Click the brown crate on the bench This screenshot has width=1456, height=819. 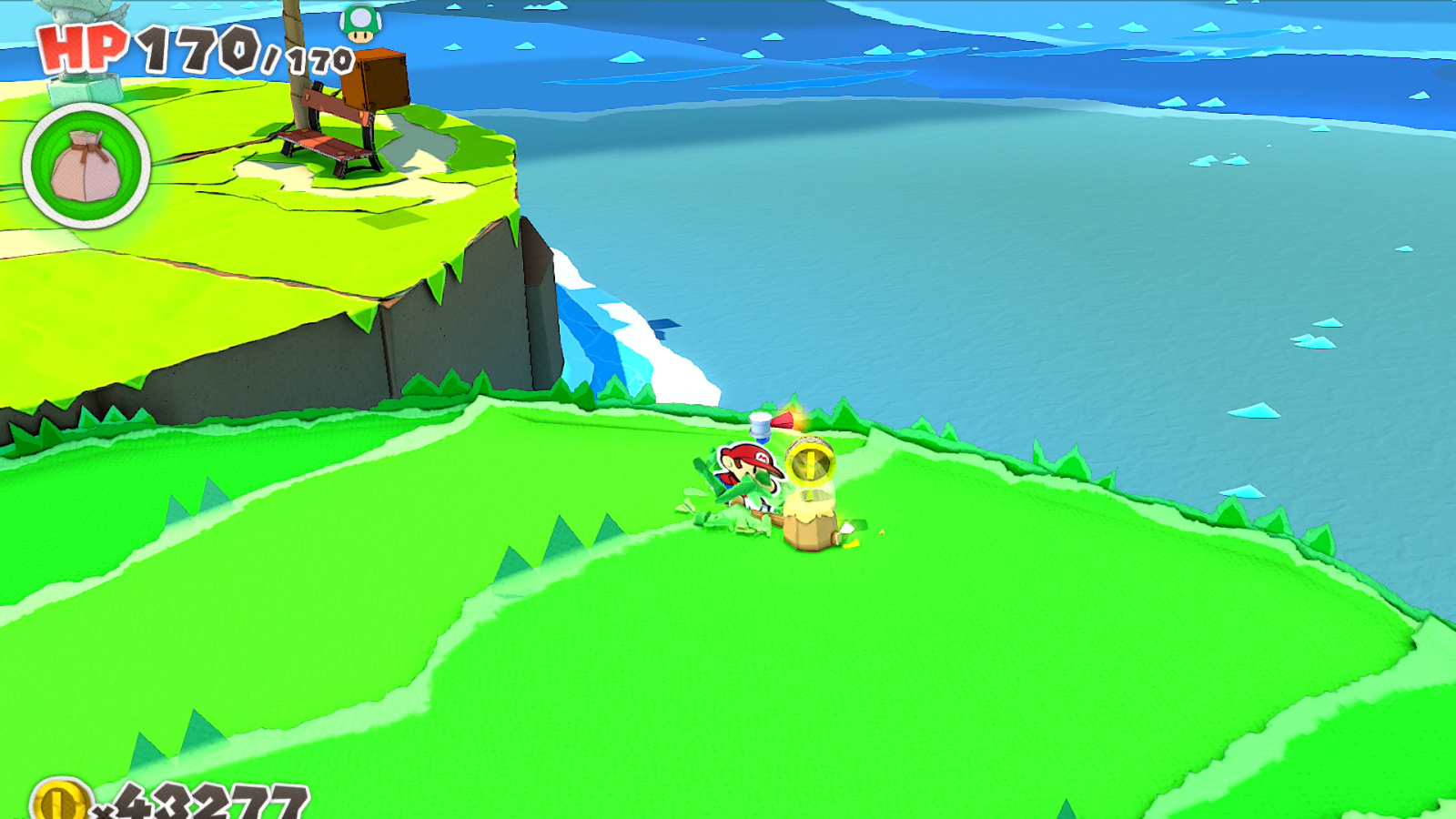376,77
